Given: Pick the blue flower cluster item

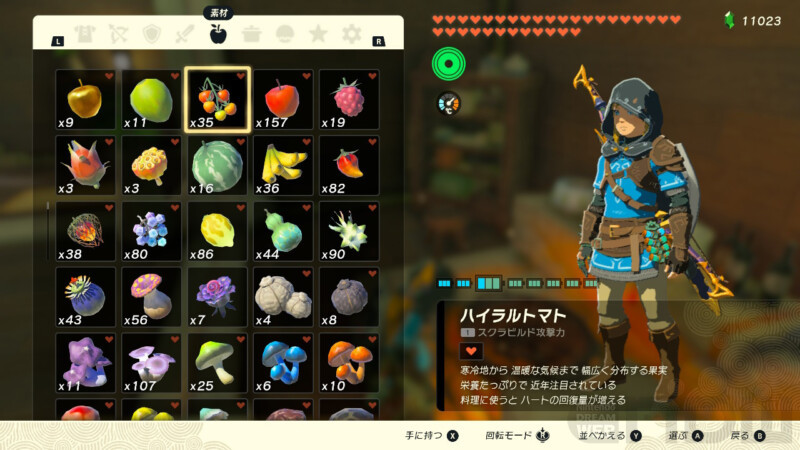Looking at the screenshot, I should pos(151,232).
